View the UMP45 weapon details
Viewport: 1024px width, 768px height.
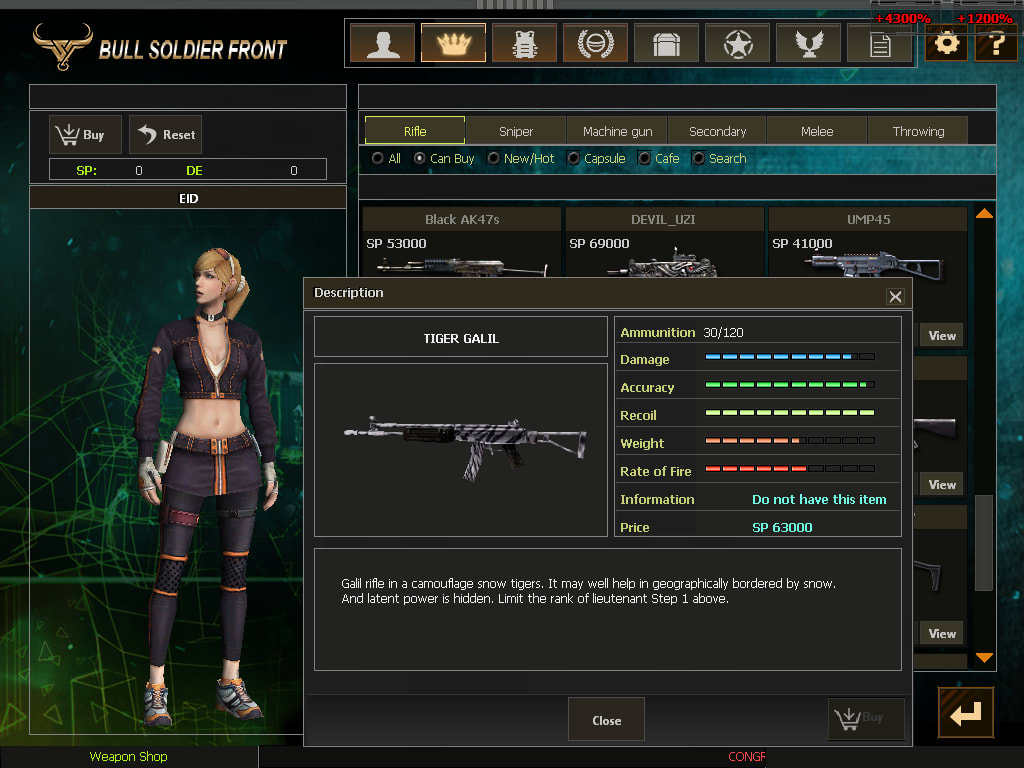(x=942, y=335)
